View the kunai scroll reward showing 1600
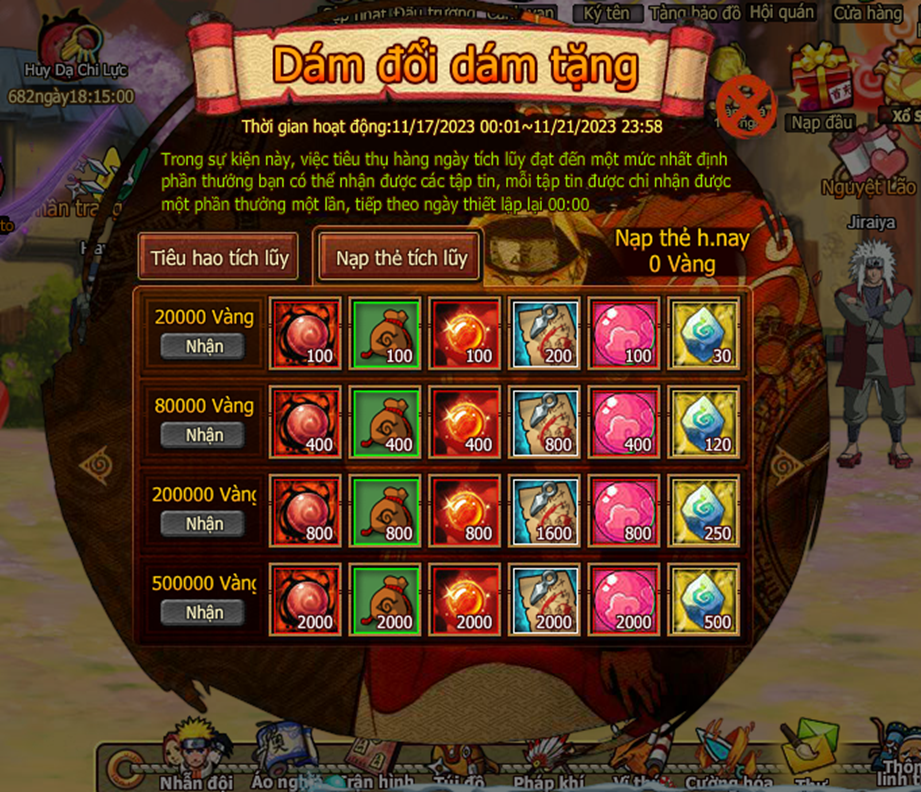Image resolution: width=921 pixels, height=792 pixels. point(544,511)
